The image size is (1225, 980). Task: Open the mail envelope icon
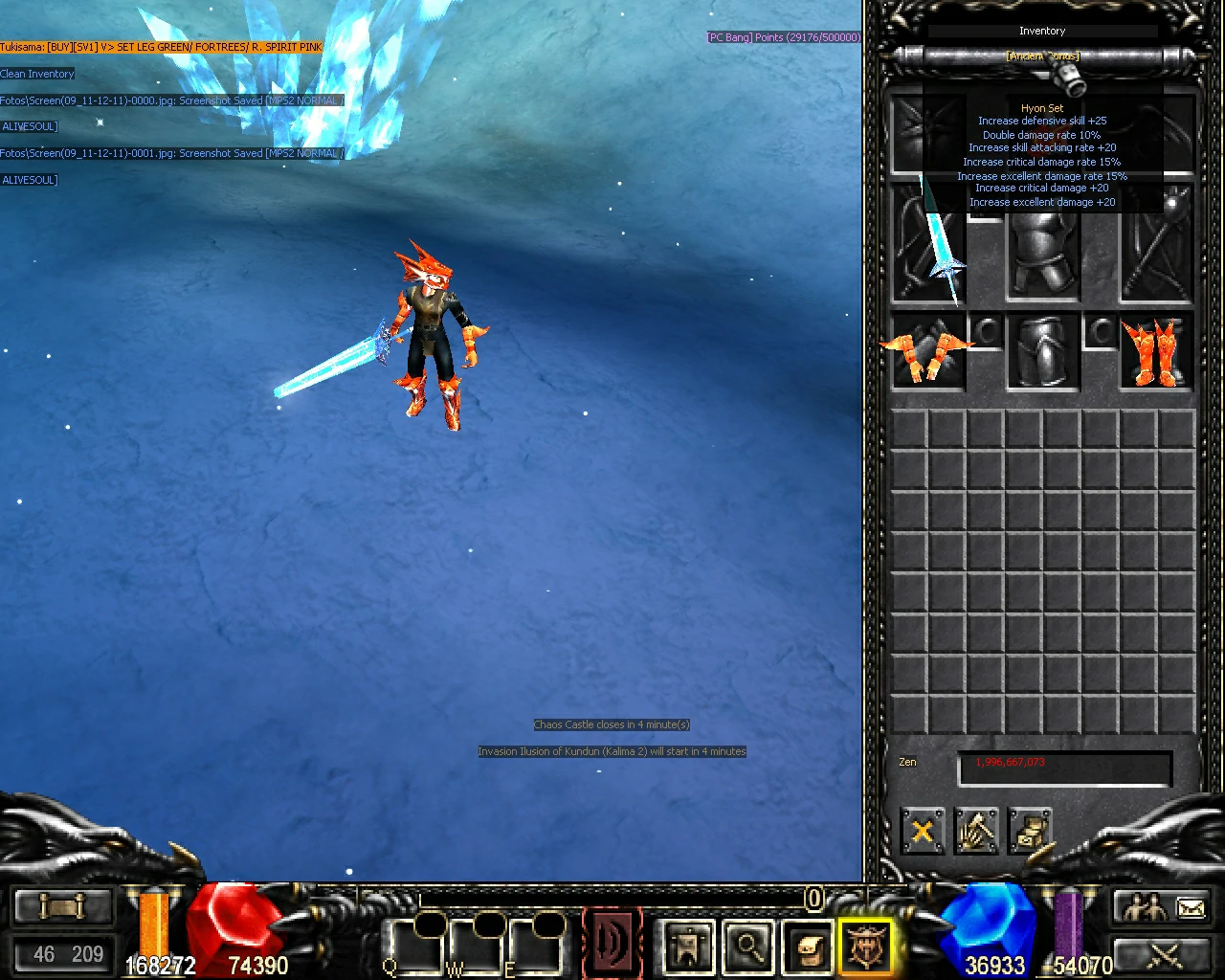pos(1190,907)
